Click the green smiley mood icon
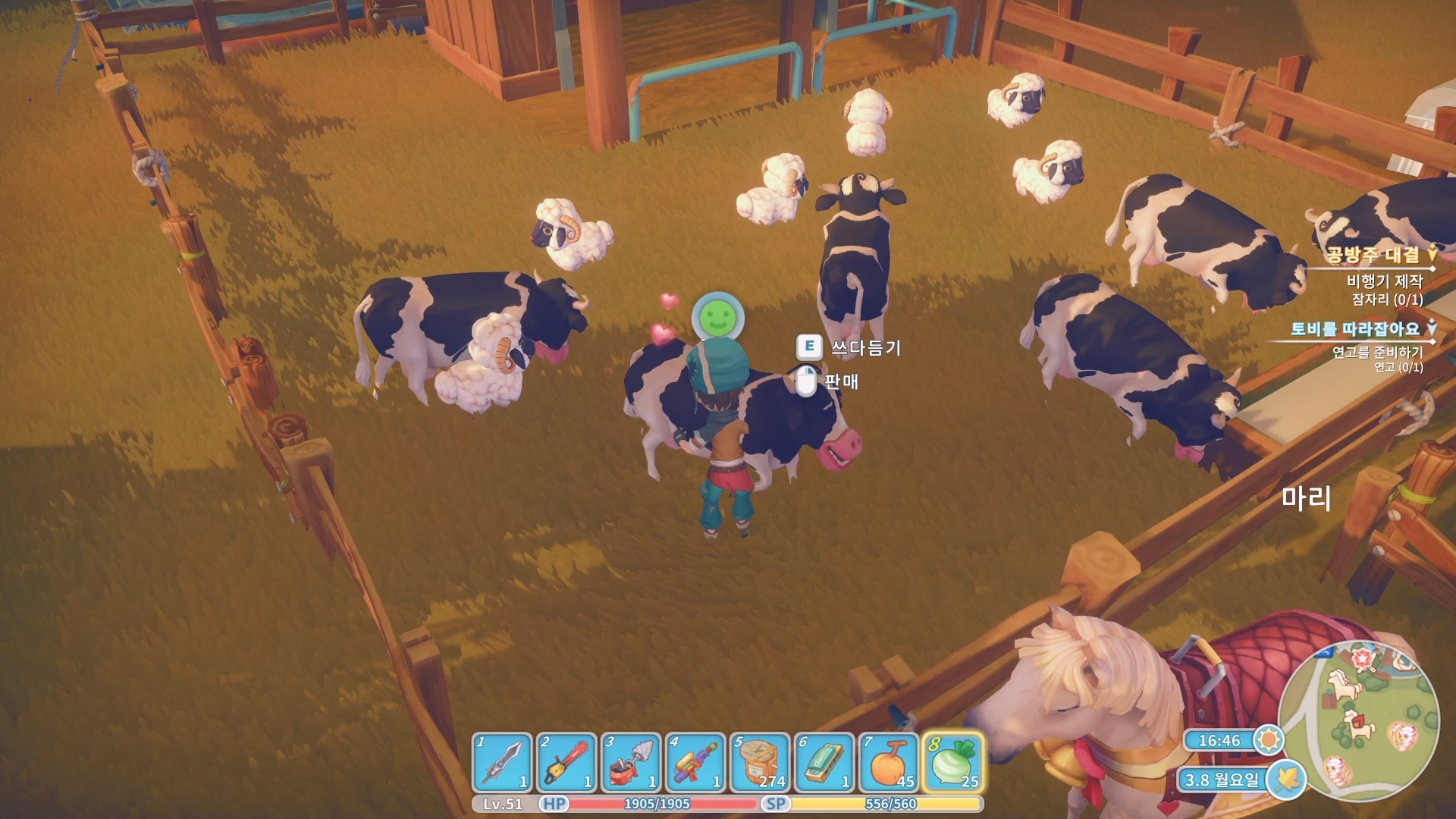Image resolution: width=1456 pixels, height=819 pixels. tap(717, 318)
